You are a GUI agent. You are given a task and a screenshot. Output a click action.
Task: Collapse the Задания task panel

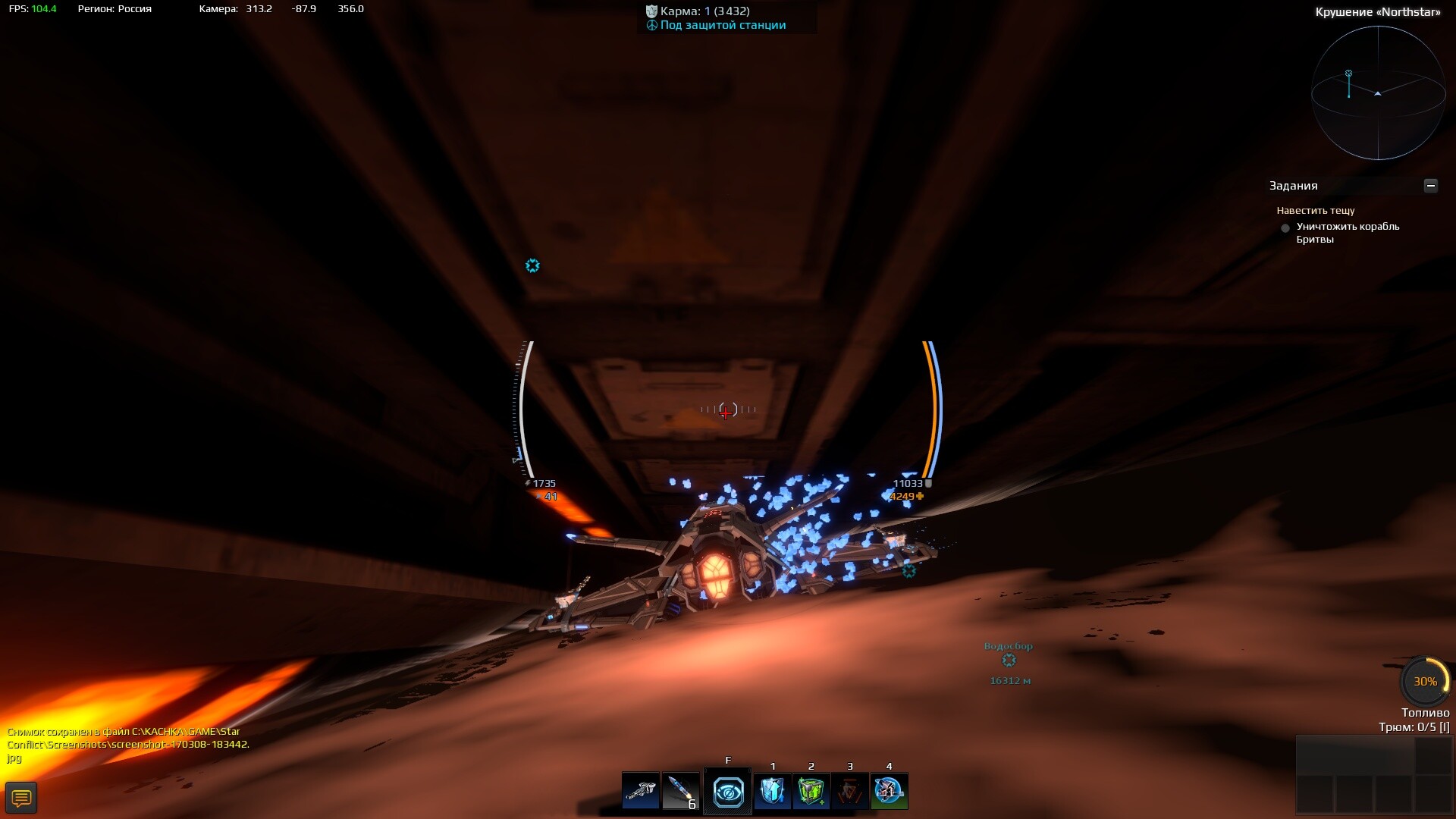tap(1430, 186)
